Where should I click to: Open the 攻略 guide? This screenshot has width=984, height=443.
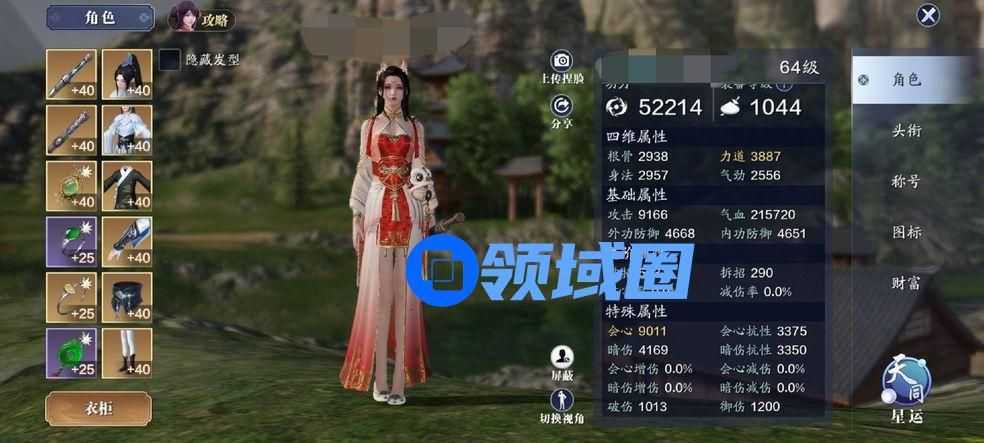[197, 17]
